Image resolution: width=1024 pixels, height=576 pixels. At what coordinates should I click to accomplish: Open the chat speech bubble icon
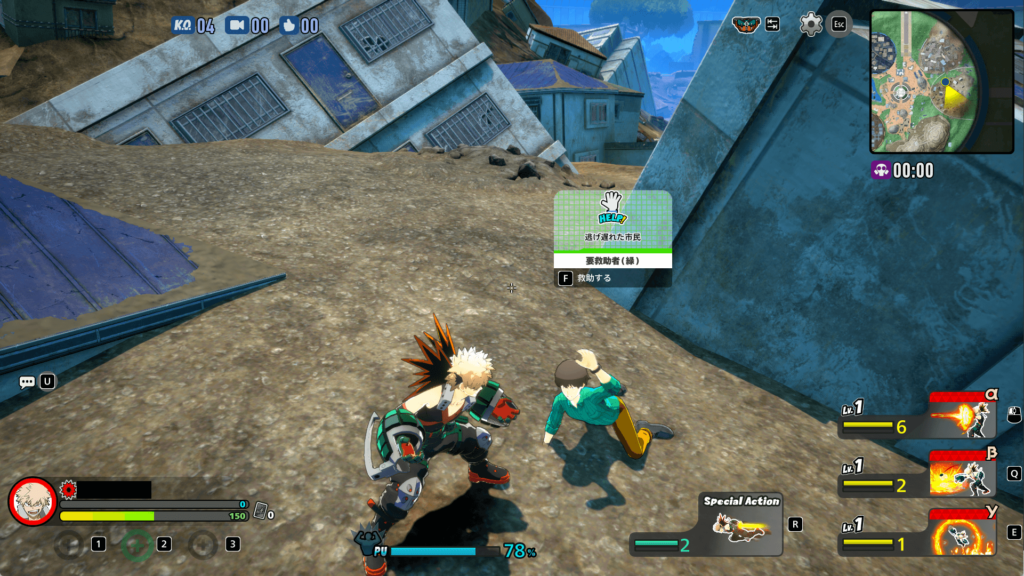pos(27,381)
